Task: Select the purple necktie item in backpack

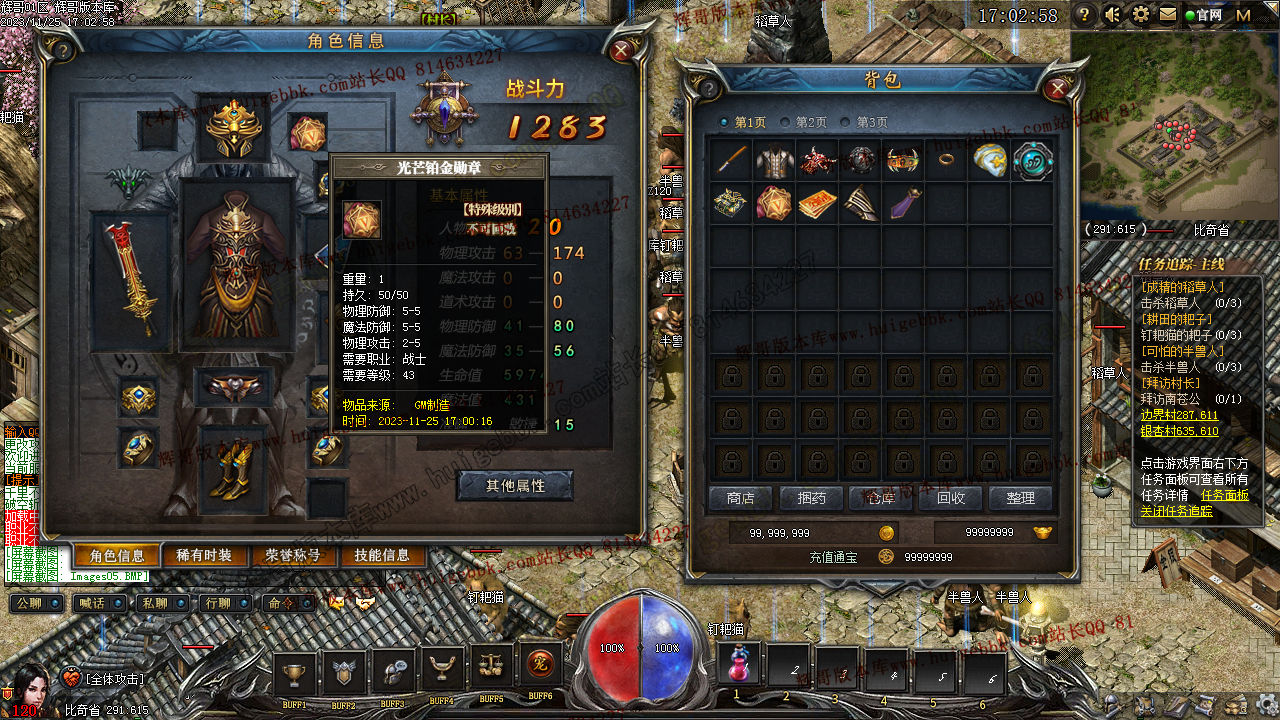Action: click(904, 202)
